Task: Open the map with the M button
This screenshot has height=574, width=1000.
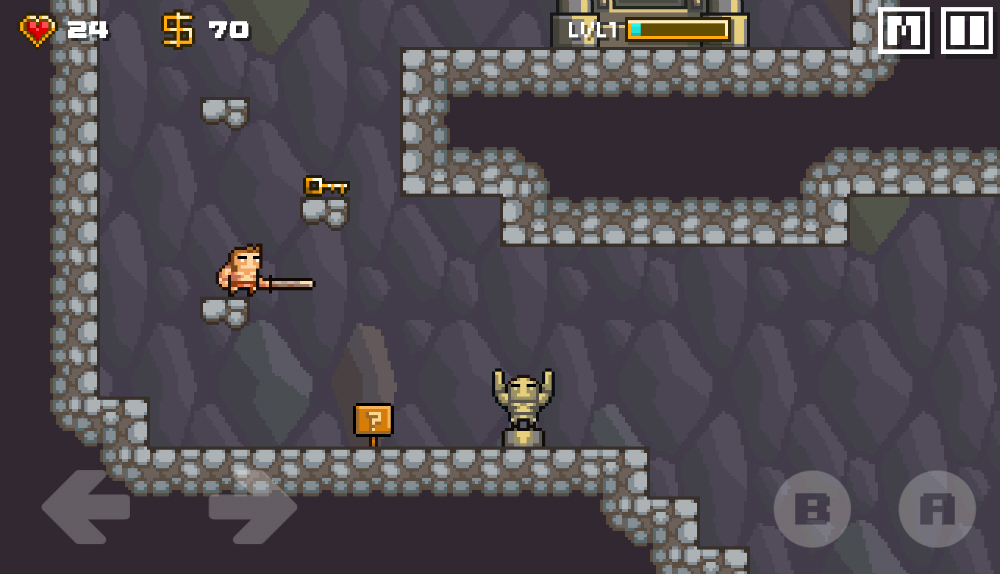Action: coord(904,31)
